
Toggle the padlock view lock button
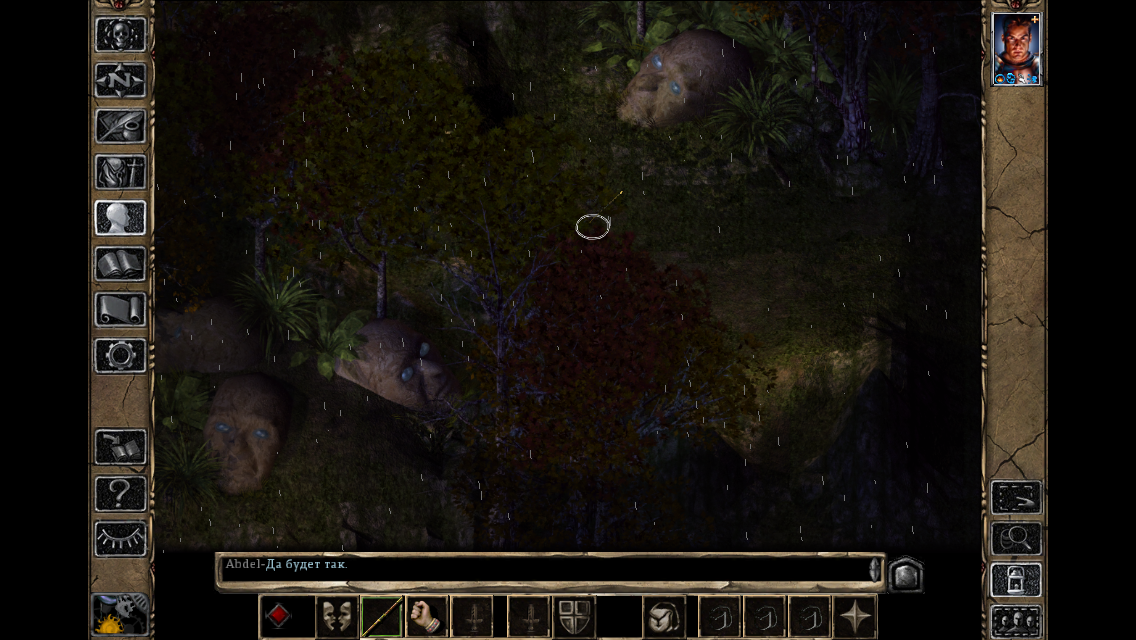coord(1015,581)
